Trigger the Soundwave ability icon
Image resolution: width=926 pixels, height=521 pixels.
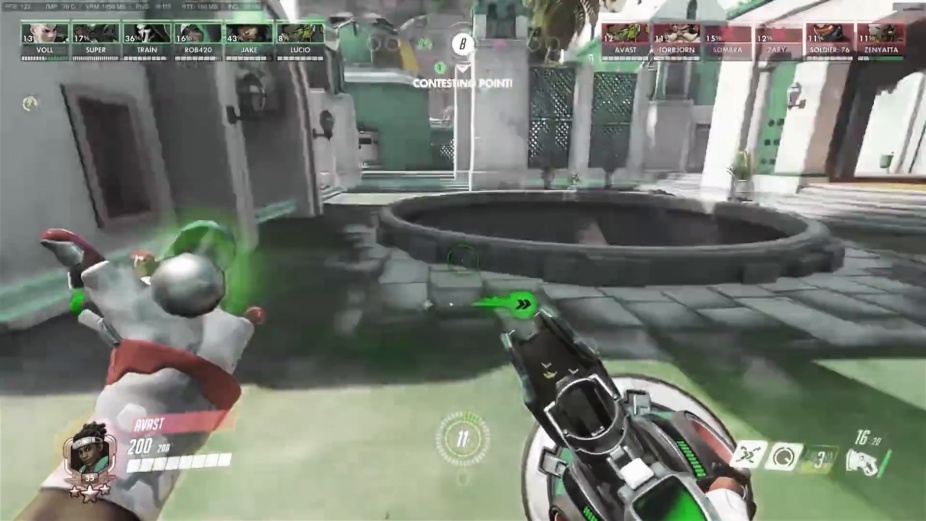point(822,458)
